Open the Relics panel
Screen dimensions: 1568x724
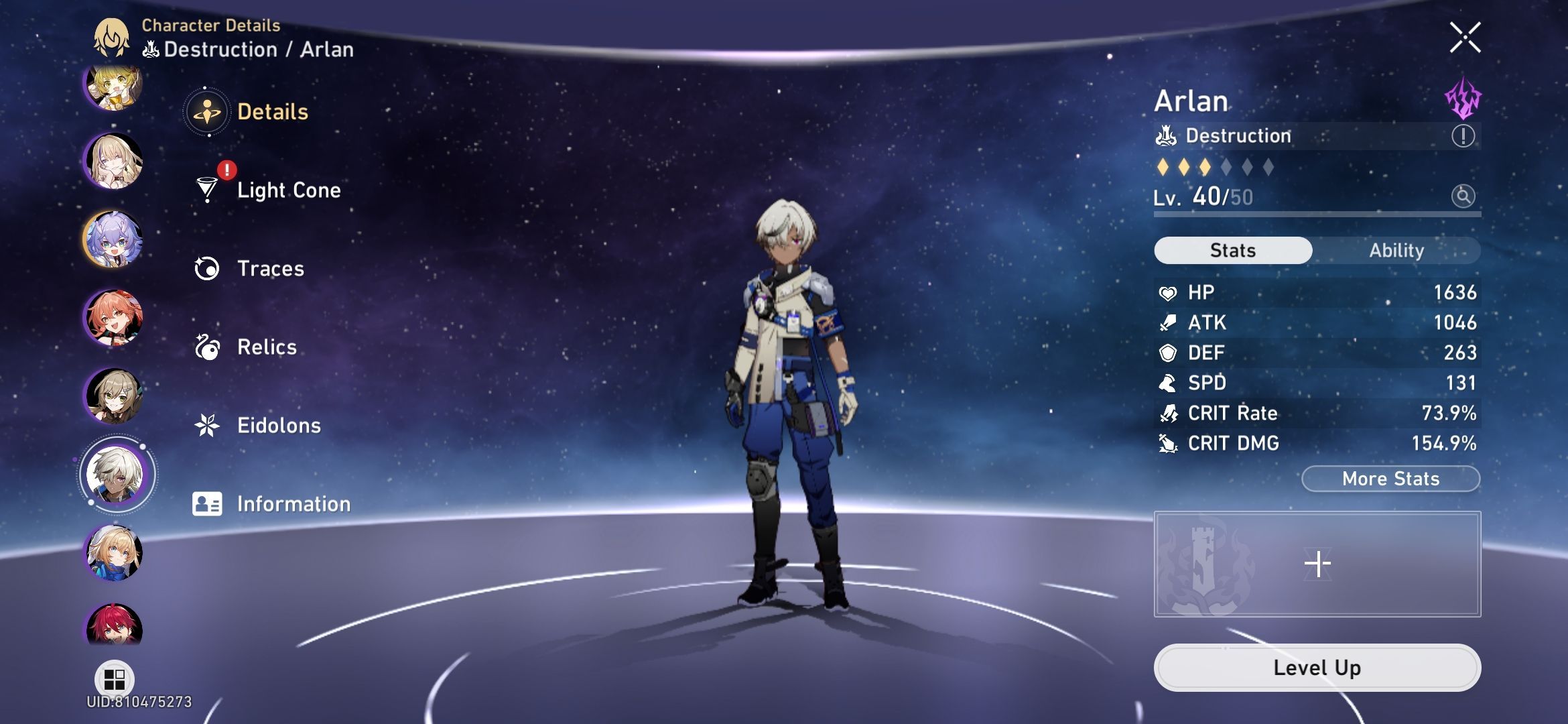click(267, 347)
